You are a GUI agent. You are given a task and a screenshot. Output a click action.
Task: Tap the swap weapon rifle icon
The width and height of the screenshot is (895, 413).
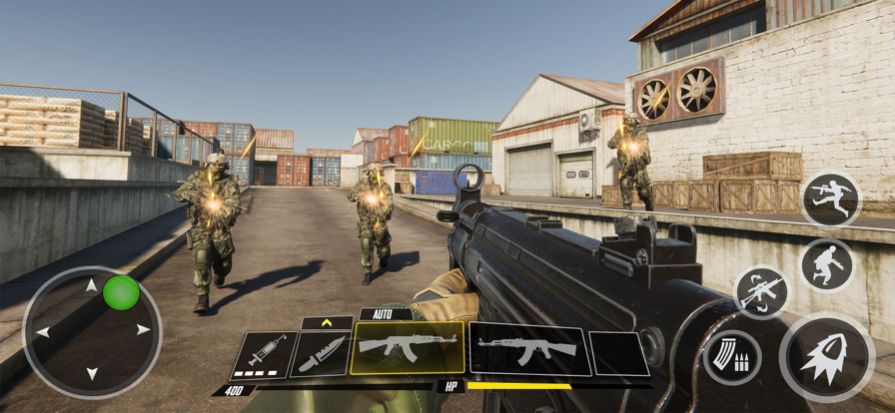click(x=762, y=292)
